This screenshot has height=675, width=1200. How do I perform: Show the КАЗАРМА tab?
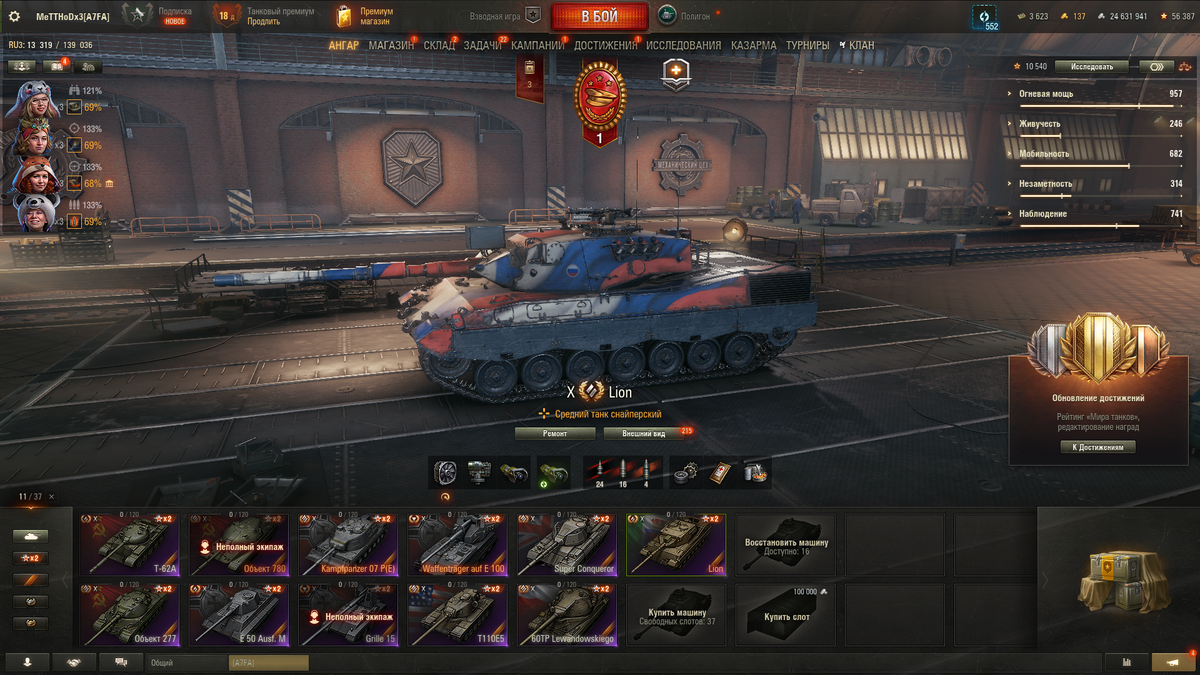coord(753,45)
